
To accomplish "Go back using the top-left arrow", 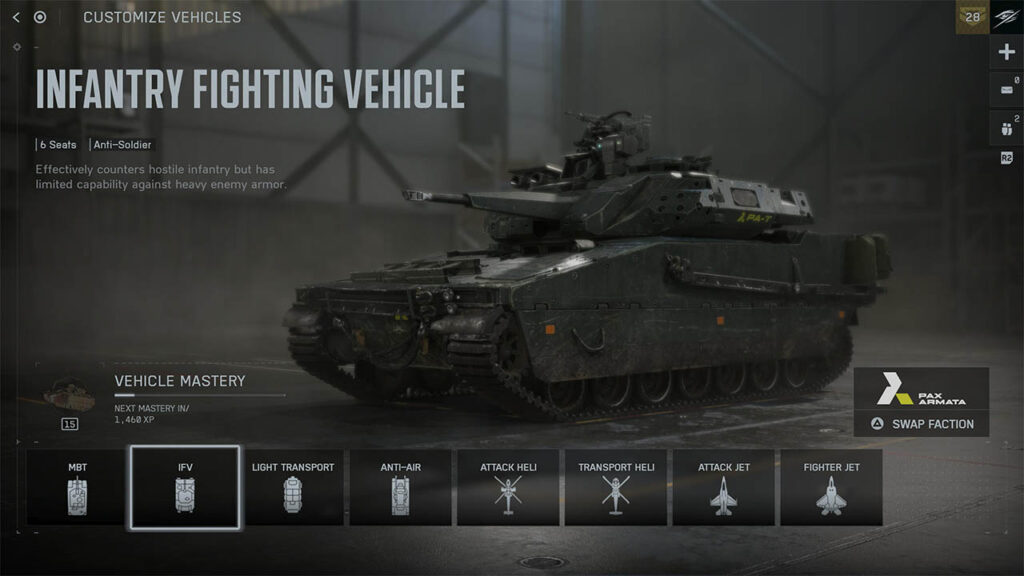I will (16, 17).
